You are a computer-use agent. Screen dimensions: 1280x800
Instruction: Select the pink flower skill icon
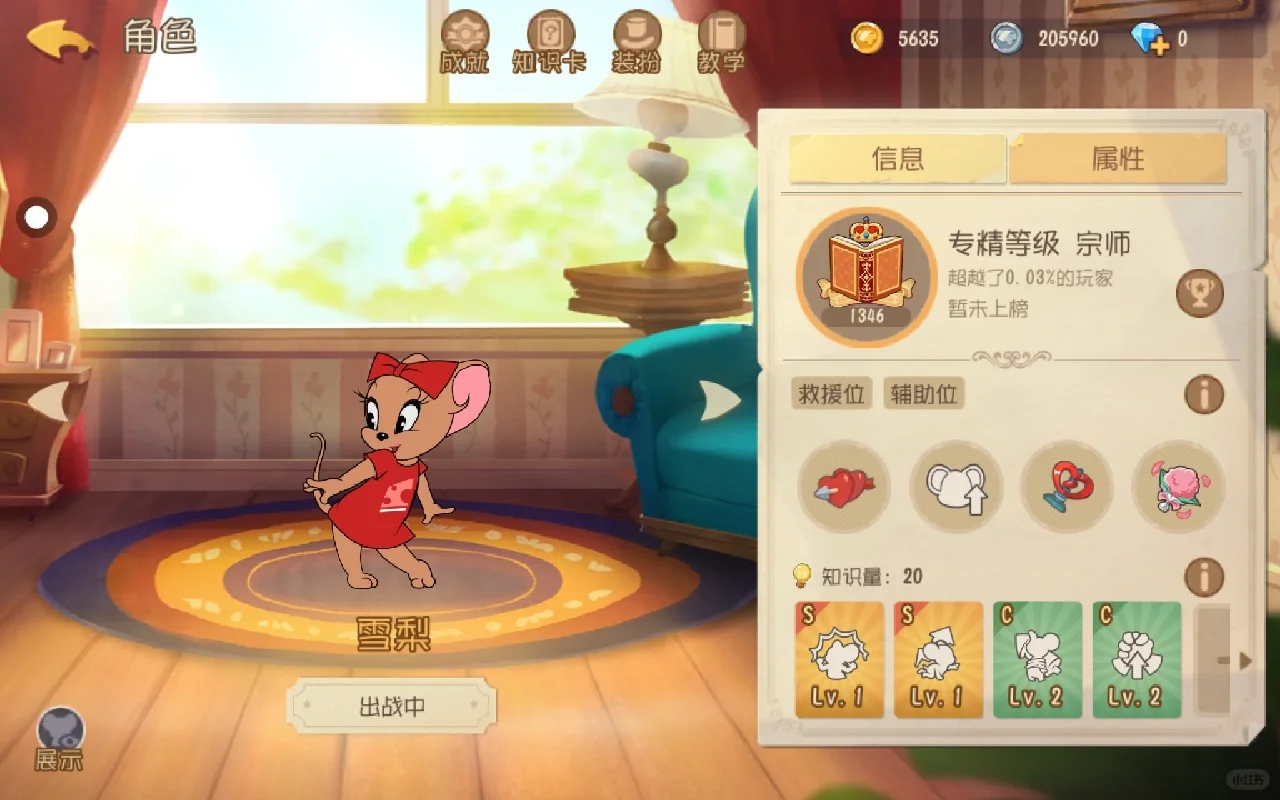coord(1177,487)
